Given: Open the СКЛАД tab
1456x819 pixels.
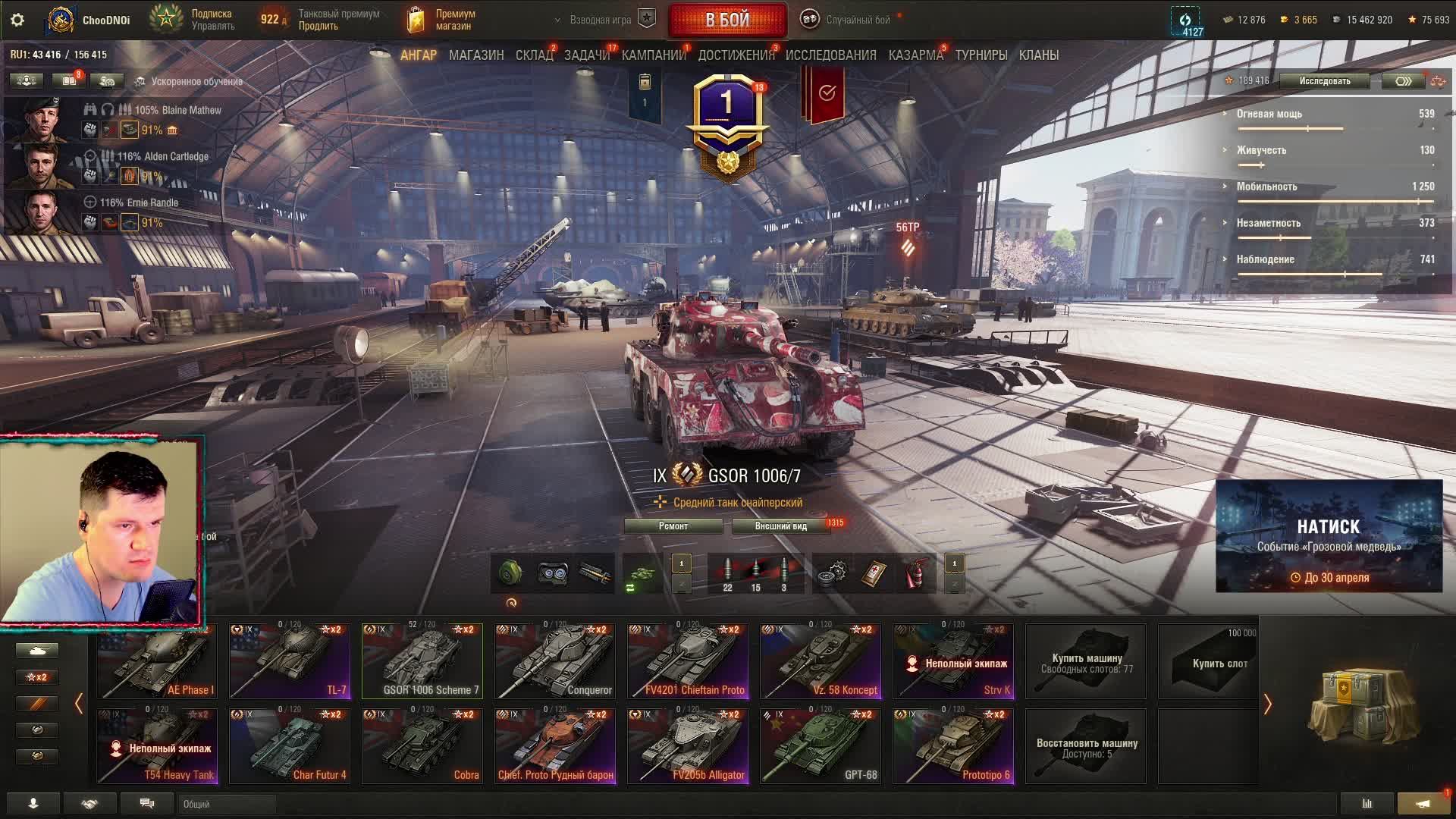Looking at the screenshot, I should pyautogui.click(x=534, y=55).
